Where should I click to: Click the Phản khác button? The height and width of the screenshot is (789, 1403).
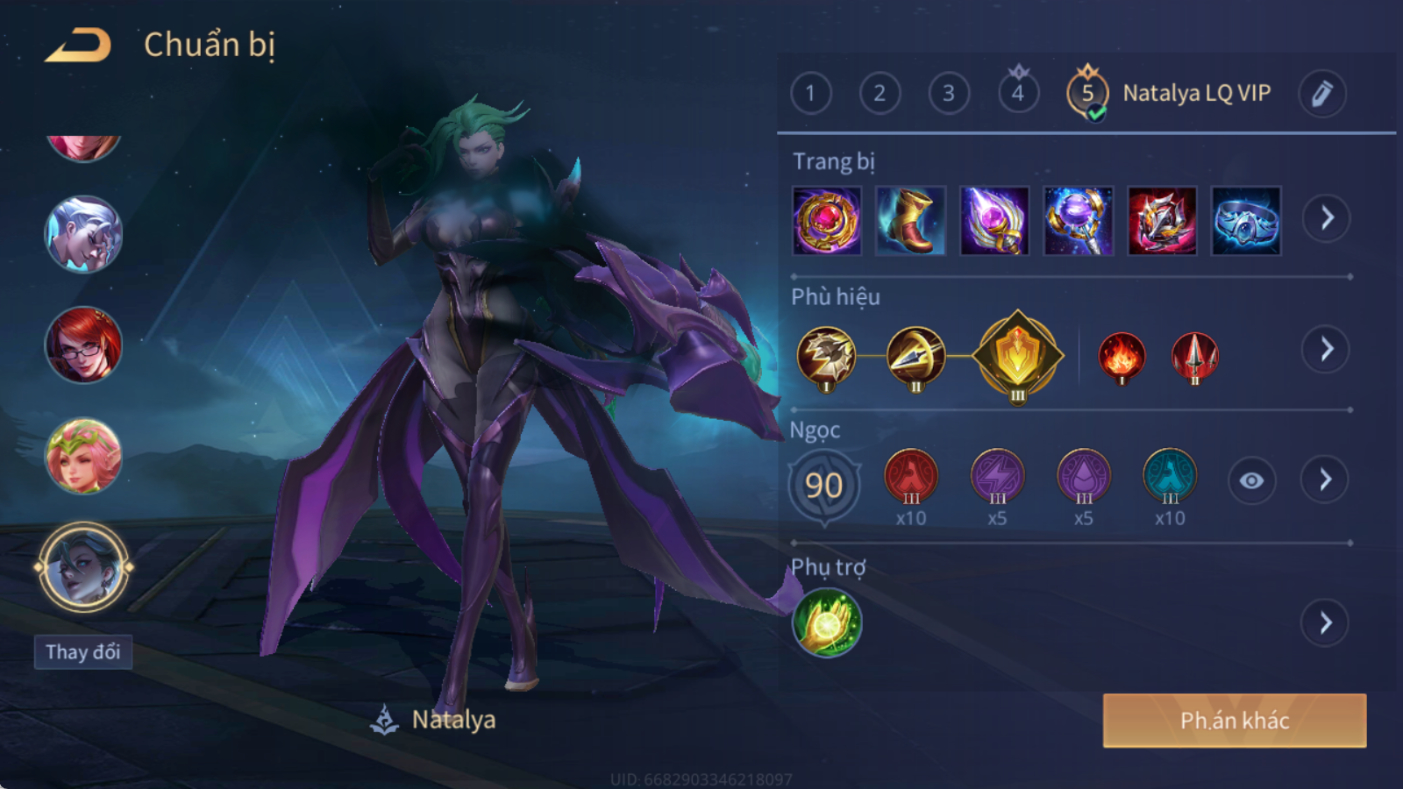click(x=1234, y=721)
